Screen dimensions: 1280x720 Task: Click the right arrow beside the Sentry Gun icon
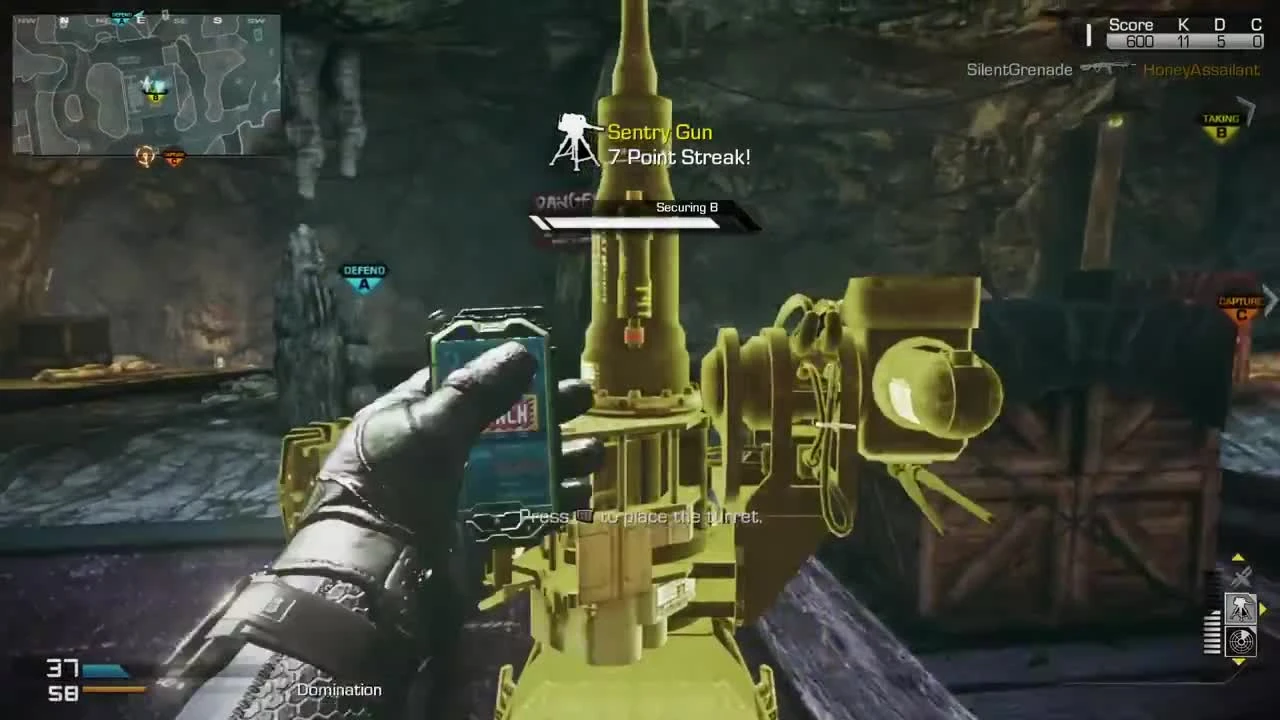point(1263,608)
